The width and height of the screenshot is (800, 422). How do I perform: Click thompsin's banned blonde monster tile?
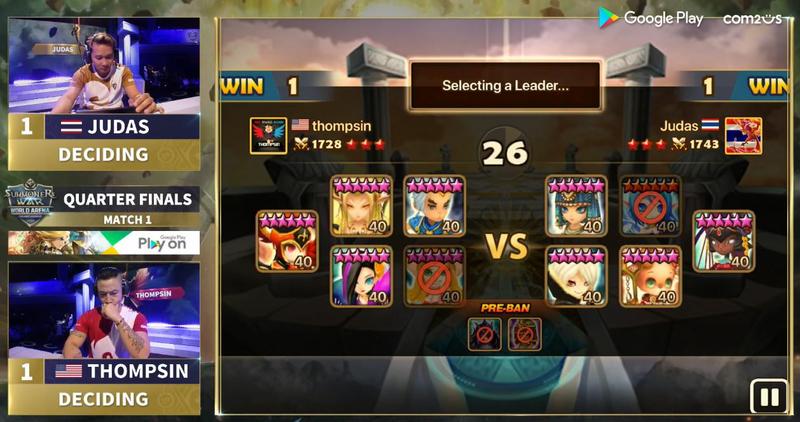pyautogui.click(x=434, y=275)
